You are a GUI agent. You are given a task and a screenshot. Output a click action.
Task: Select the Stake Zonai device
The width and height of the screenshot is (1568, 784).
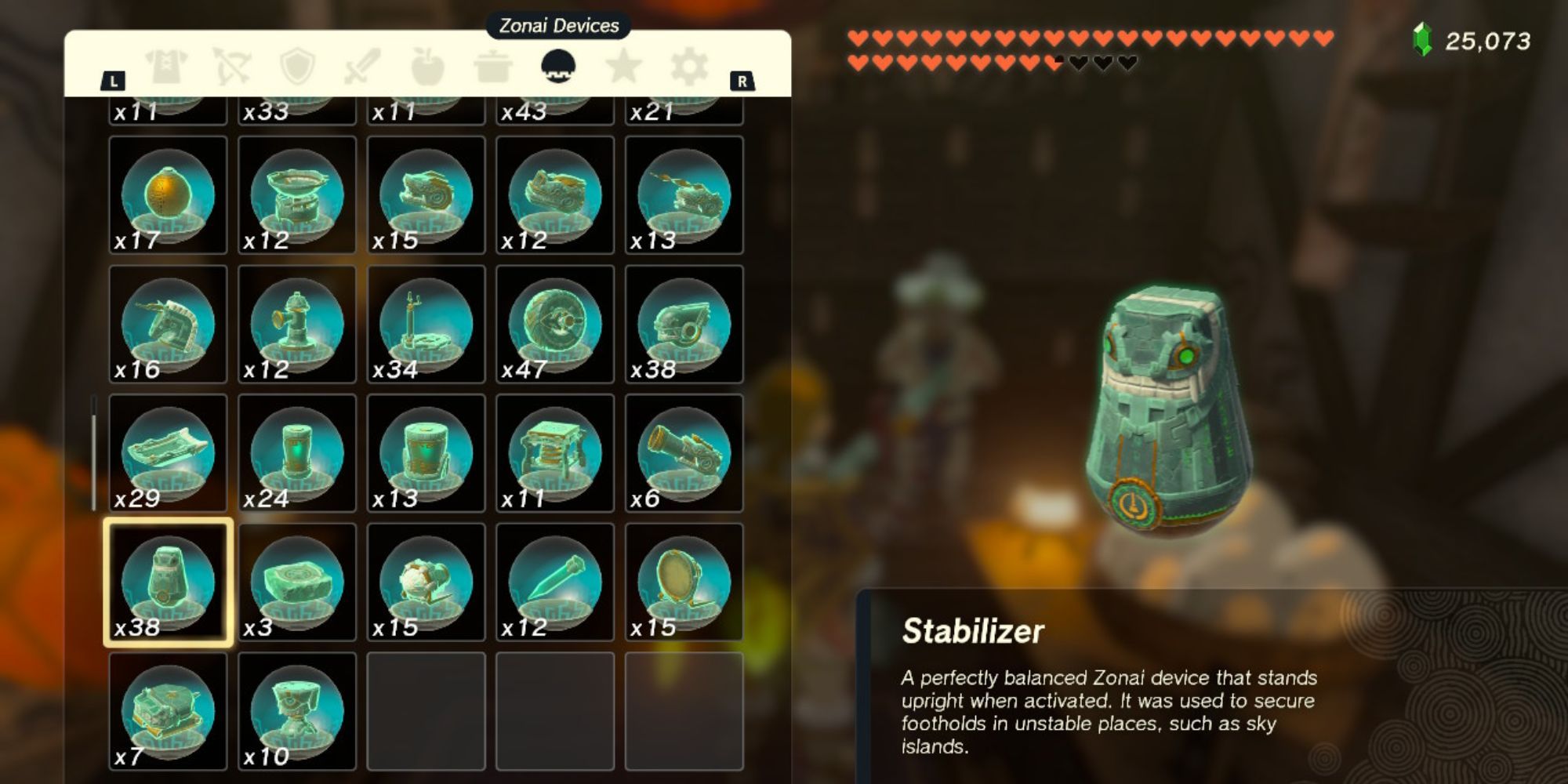click(553, 584)
